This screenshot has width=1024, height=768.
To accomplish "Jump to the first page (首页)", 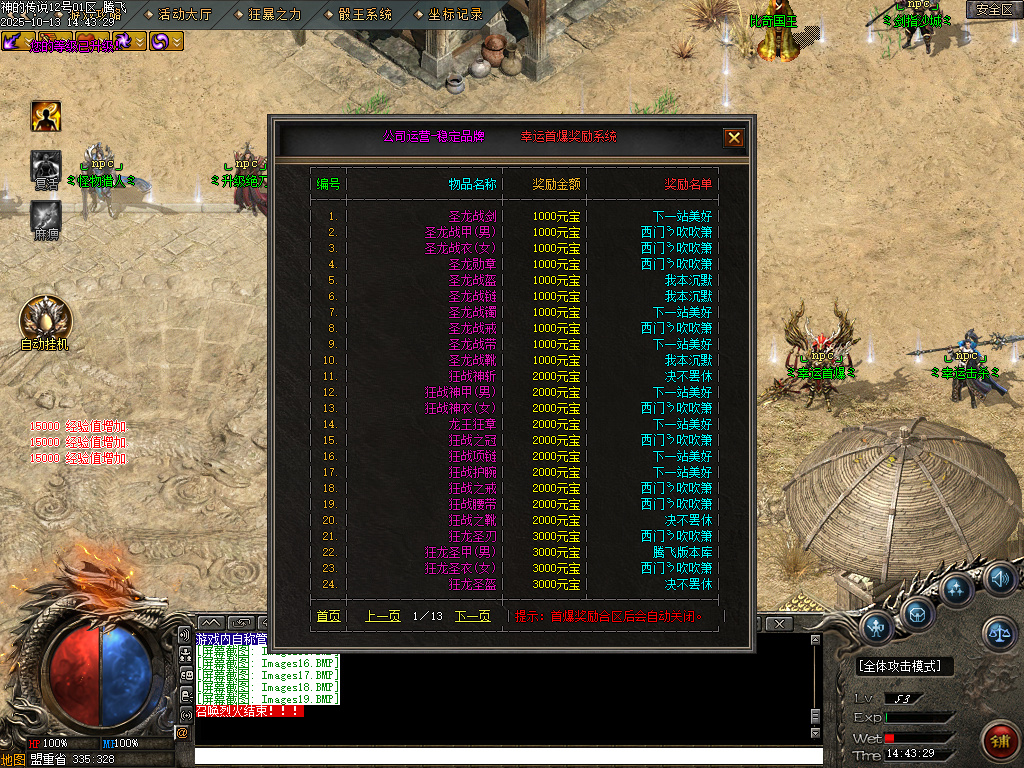I will point(328,617).
